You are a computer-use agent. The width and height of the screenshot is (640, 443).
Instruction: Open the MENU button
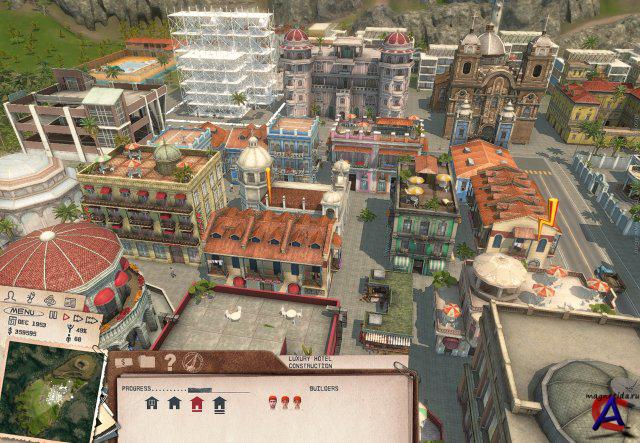23,311
